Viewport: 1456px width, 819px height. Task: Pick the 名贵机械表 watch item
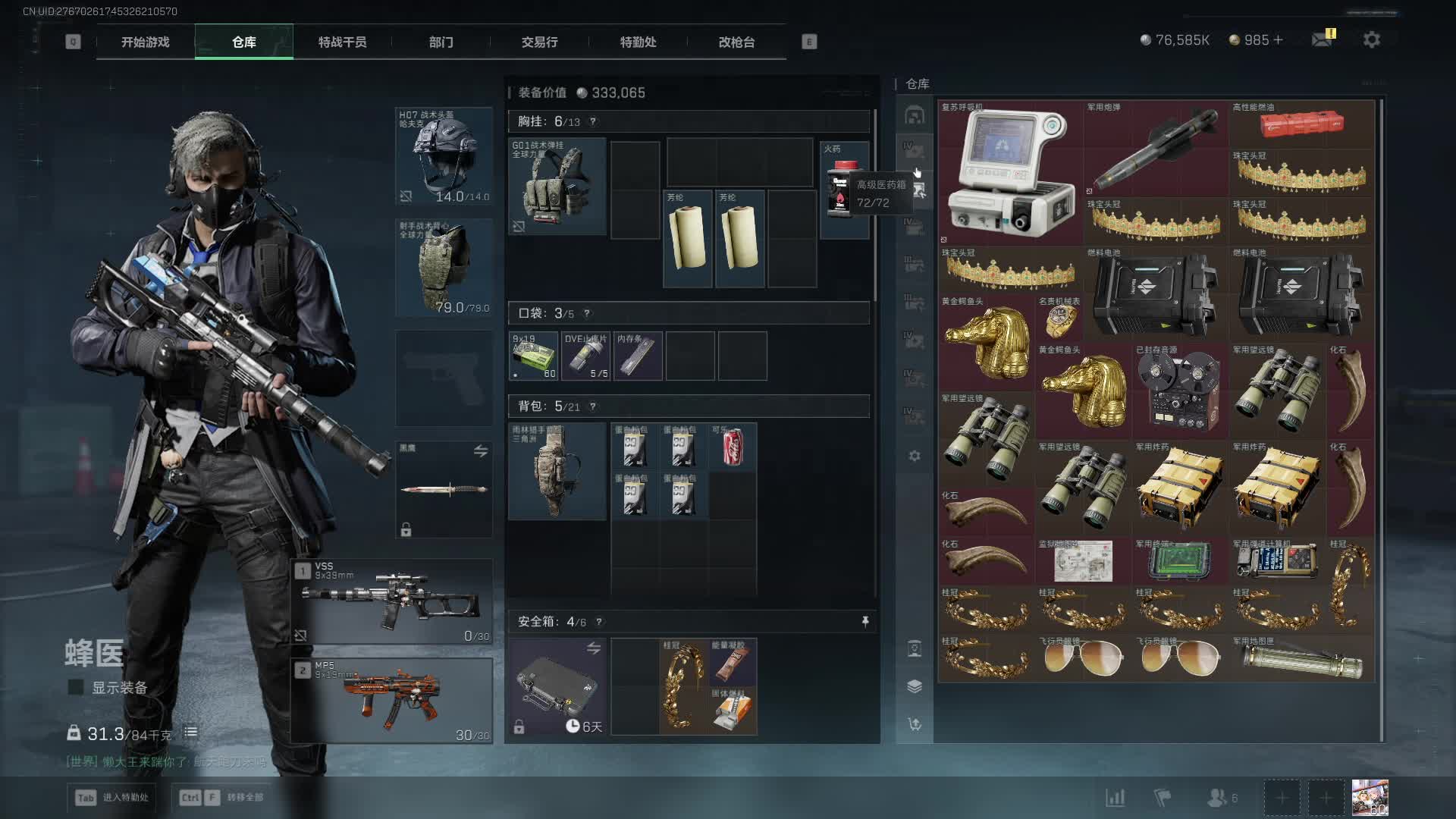(1059, 319)
